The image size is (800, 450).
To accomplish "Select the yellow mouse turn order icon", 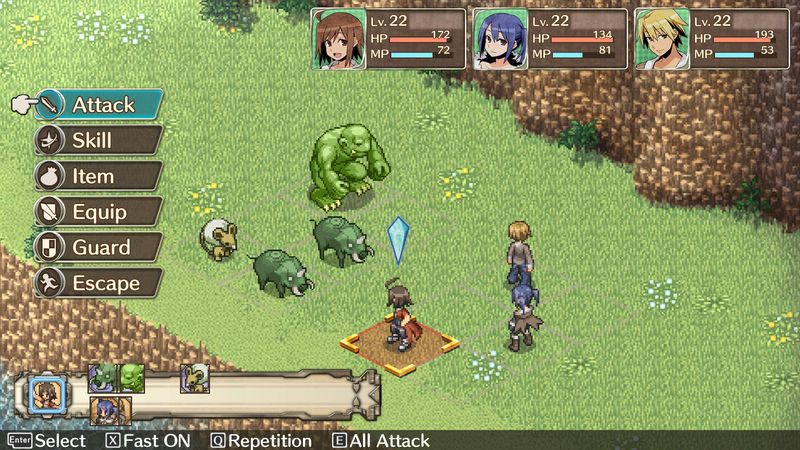I will coord(193,378).
